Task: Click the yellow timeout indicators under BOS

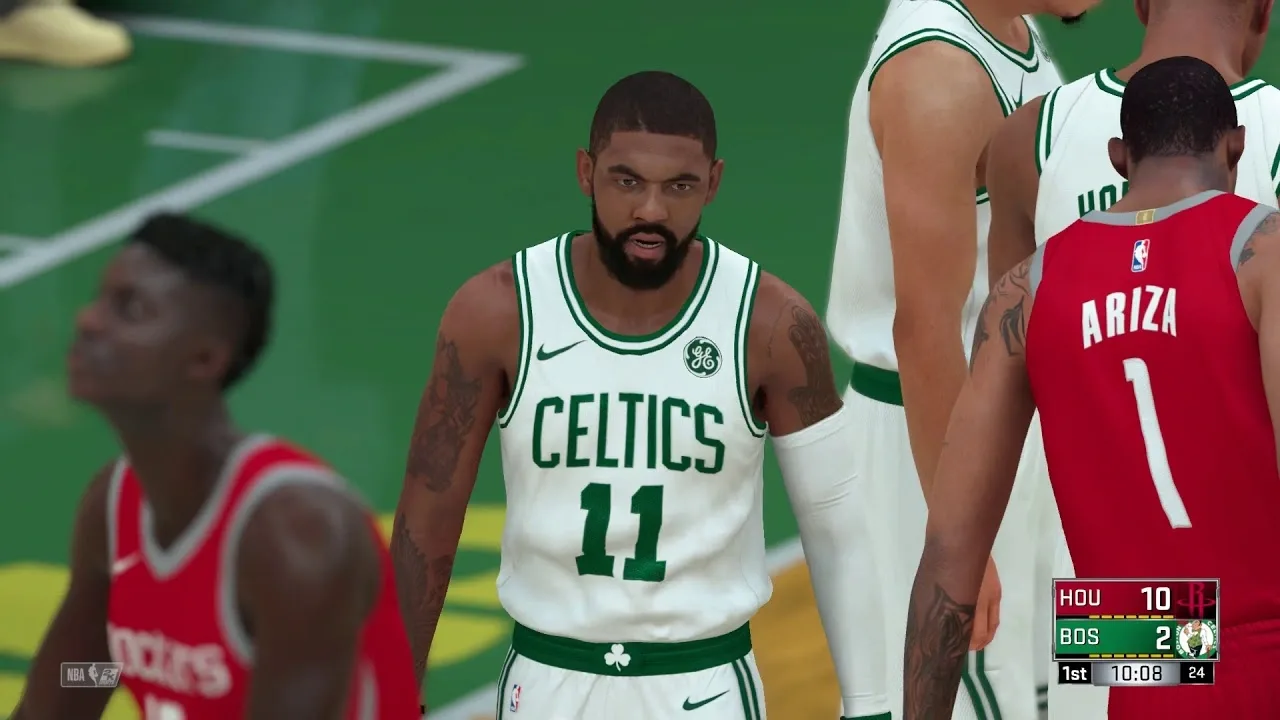Action: [x=1131, y=656]
